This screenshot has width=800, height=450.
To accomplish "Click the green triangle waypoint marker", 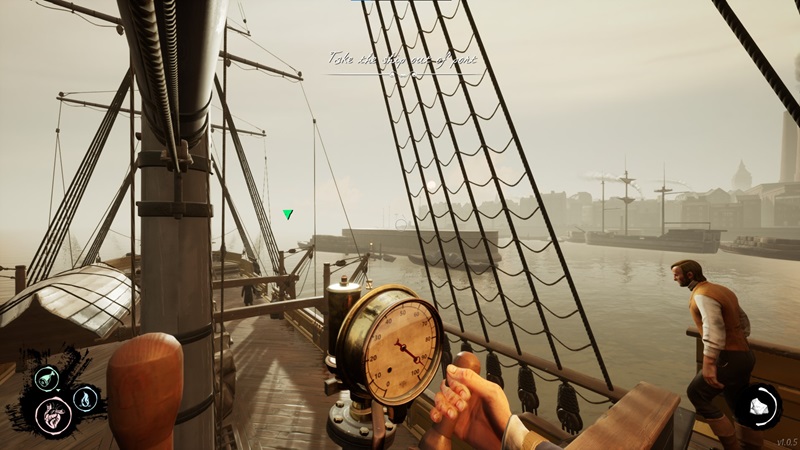I will pos(288,214).
